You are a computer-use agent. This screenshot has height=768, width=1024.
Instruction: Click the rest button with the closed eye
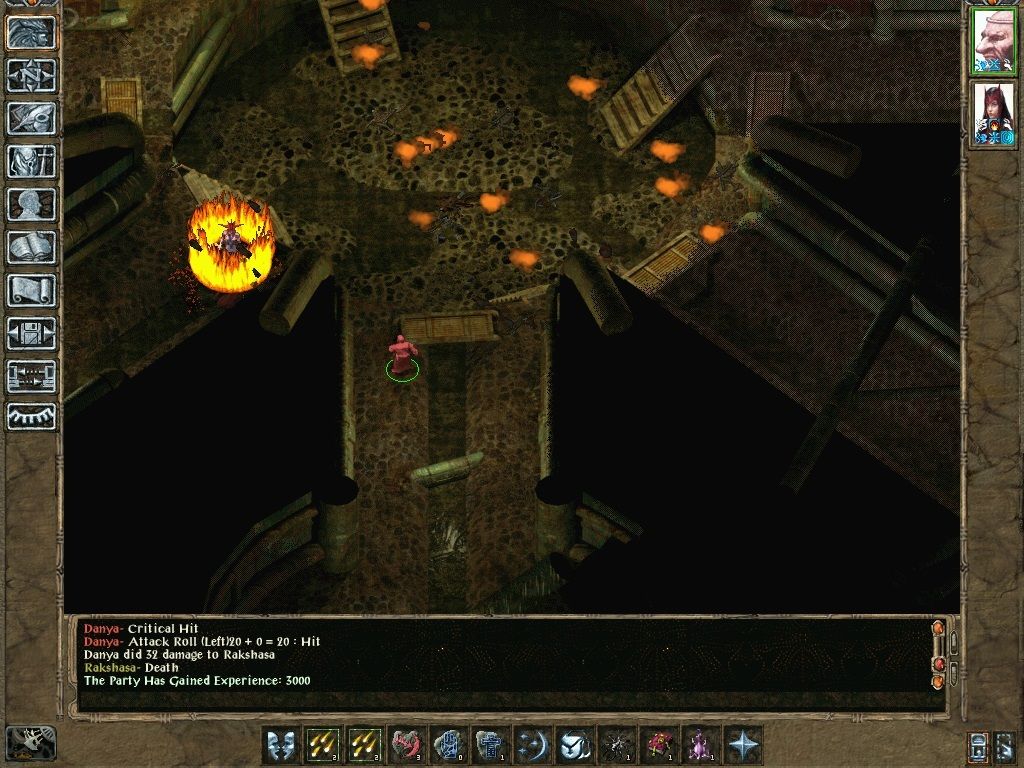pyautogui.click(x=31, y=415)
